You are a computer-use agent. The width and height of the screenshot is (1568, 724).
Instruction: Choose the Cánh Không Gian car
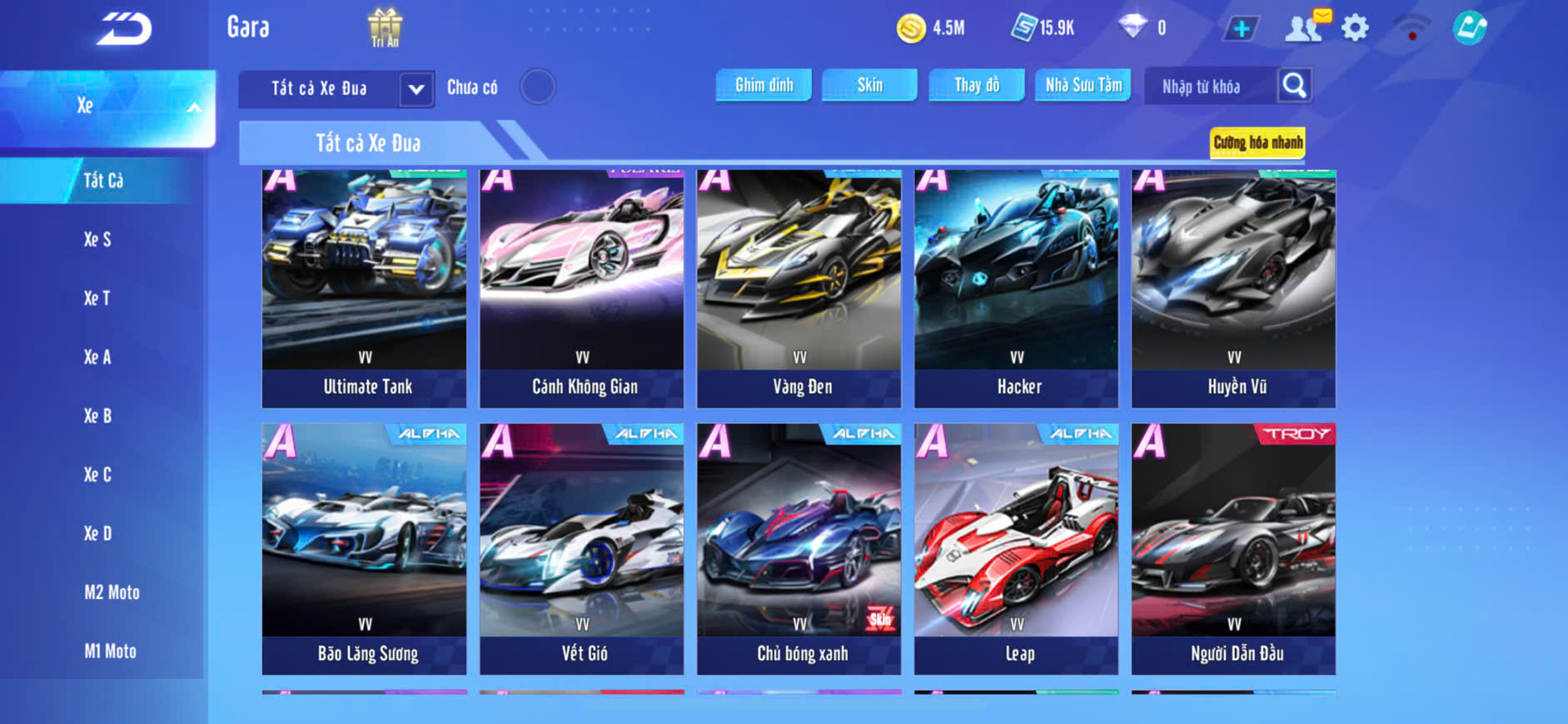click(582, 288)
